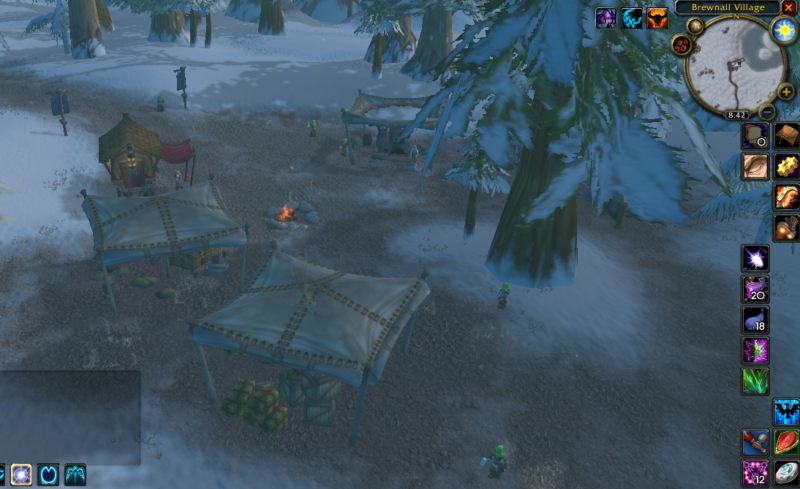Zoom in the minimap with plus button

pyautogui.click(x=786, y=92)
